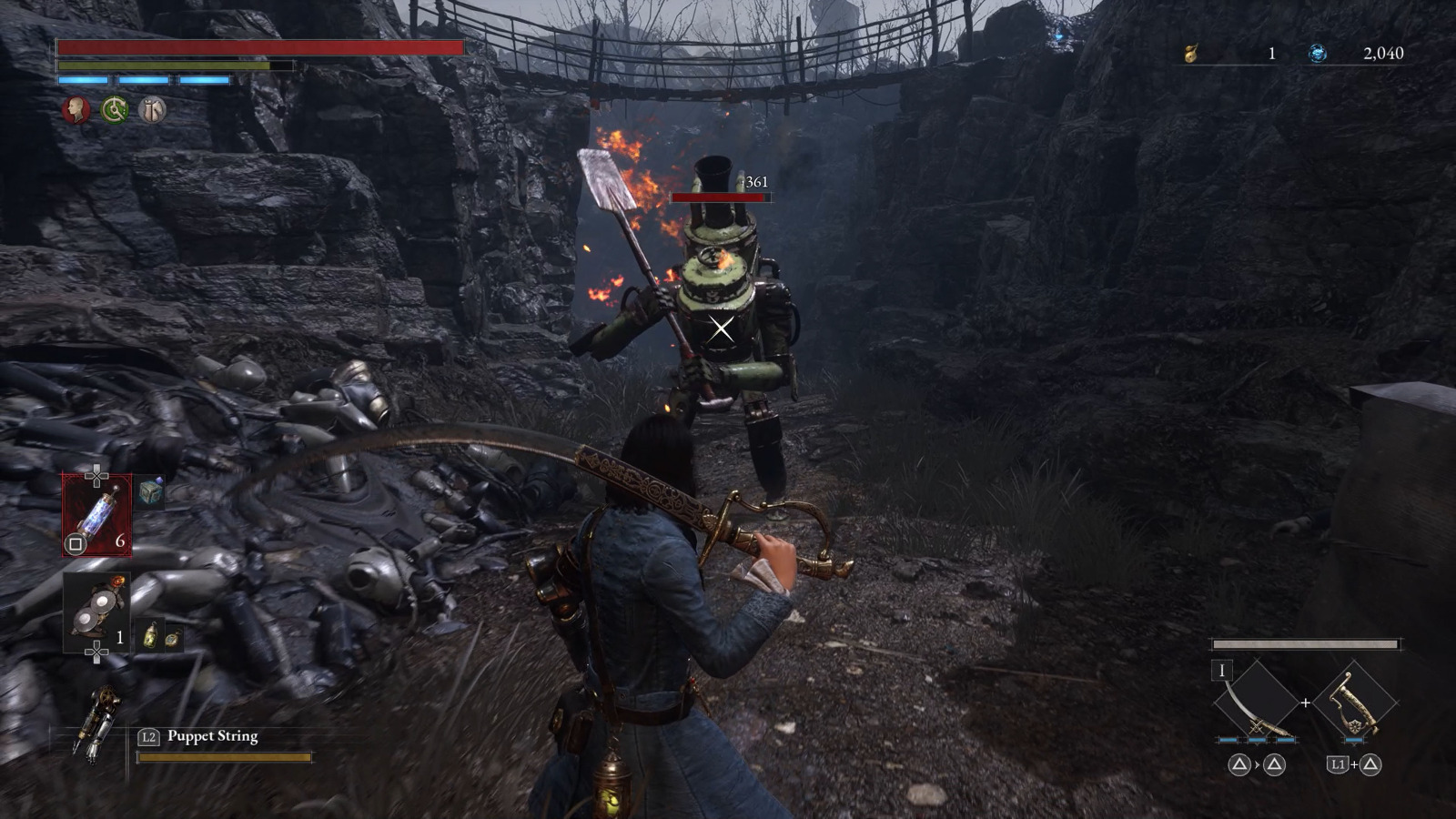Select the twin-disc grinder belt item
The image size is (1456, 819).
96,612
